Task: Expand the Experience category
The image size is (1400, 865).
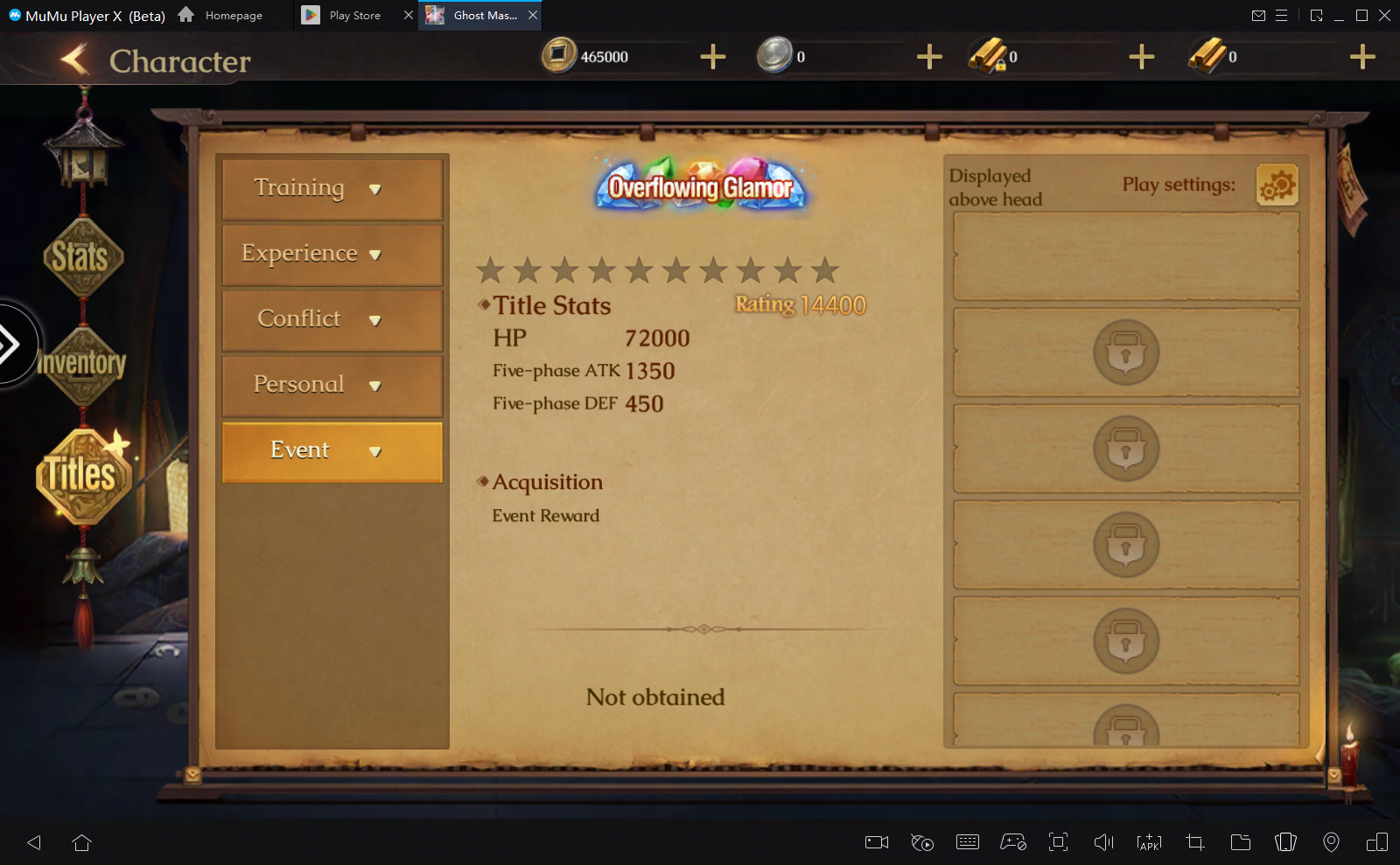Action: pyautogui.click(x=332, y=254)
